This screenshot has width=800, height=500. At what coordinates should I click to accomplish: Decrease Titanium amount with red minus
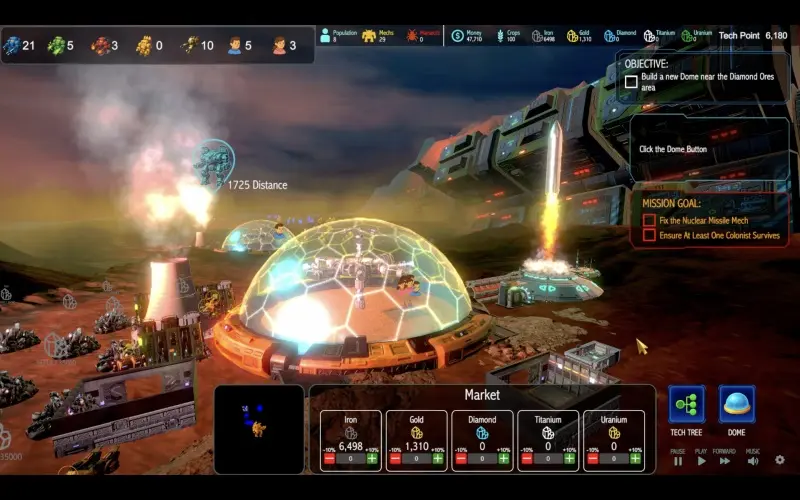coord(527,459)
